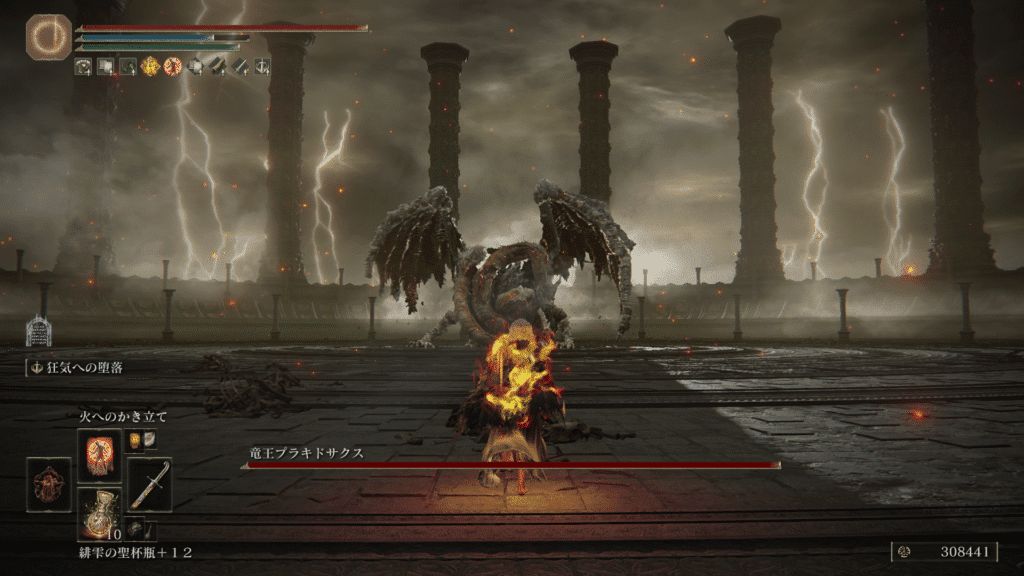Select the equipped curved sword weapon slot

pos(149,484)
